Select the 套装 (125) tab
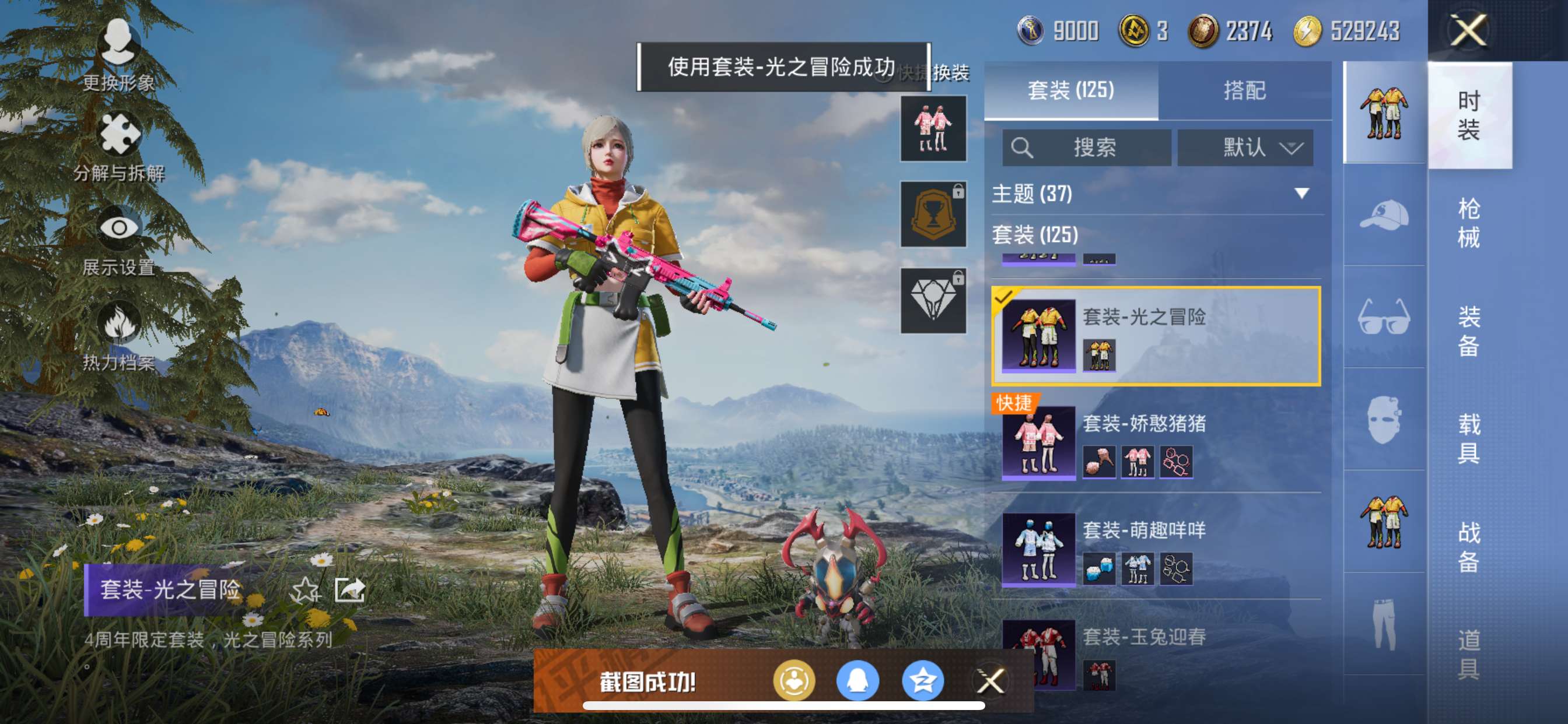 click(x=1070, y=91)
